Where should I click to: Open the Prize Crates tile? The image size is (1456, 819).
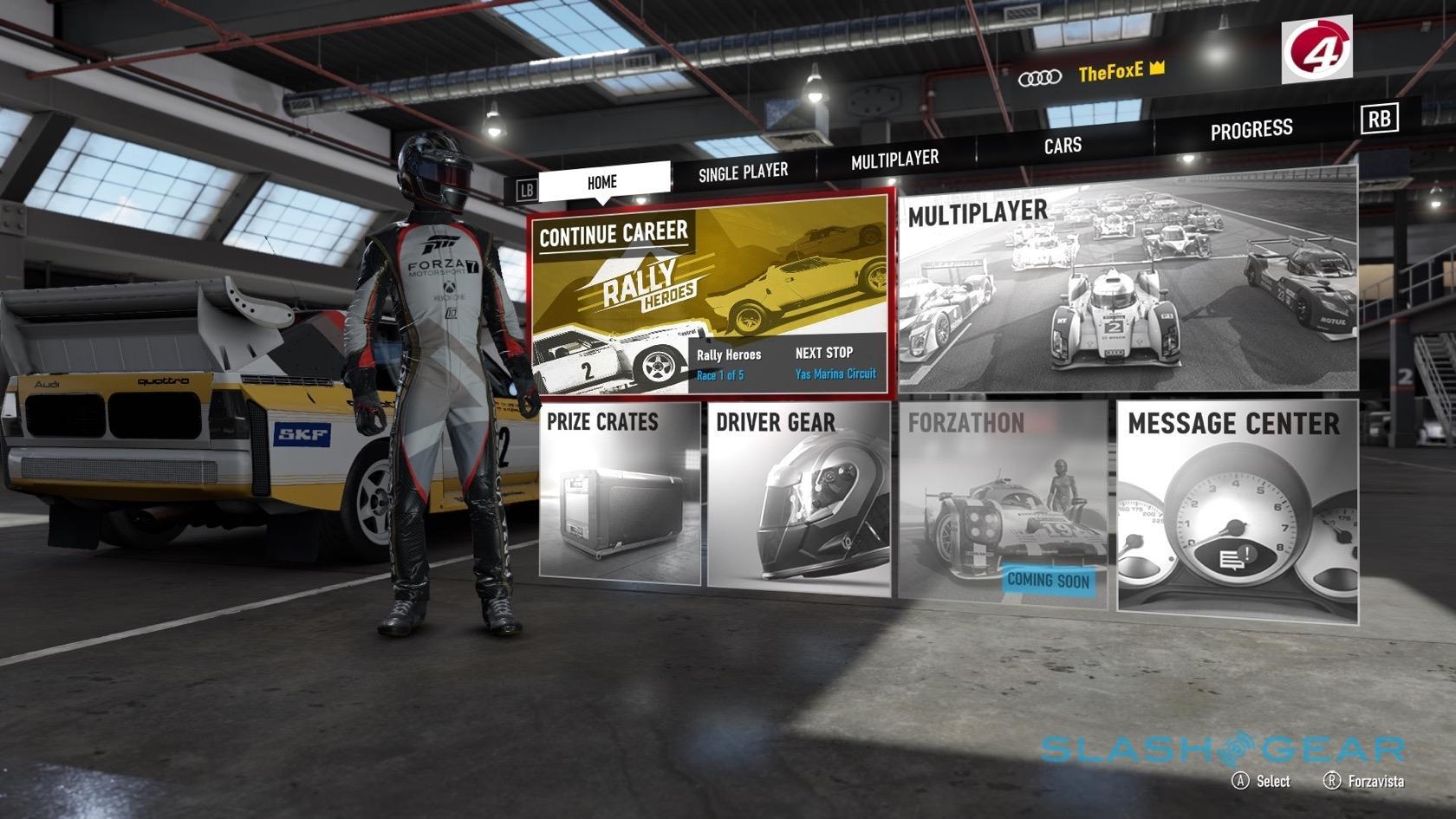[x=620, y=494]
